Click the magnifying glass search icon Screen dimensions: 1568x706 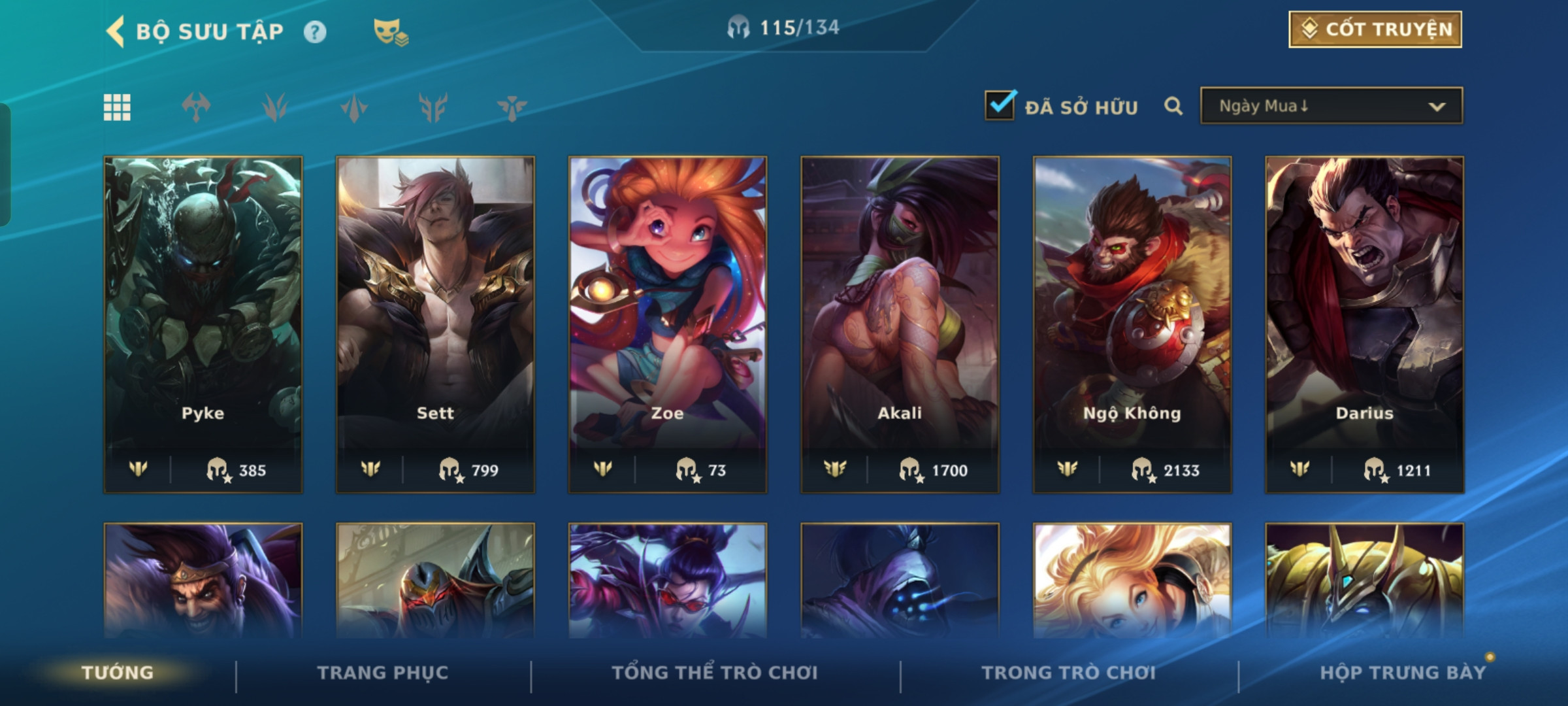[1173, 107]
